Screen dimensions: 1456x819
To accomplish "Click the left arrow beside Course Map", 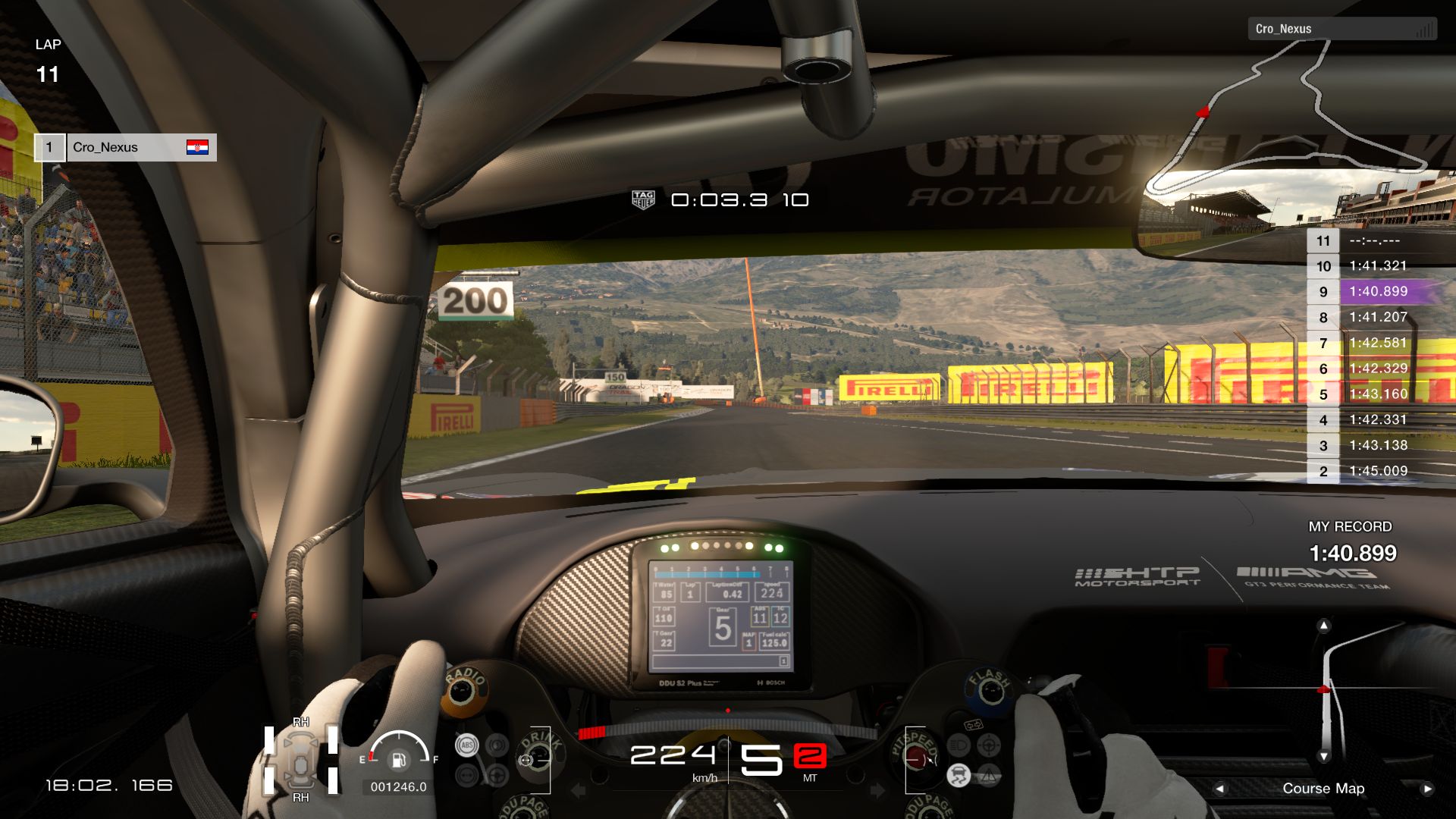I will 1219,789.
